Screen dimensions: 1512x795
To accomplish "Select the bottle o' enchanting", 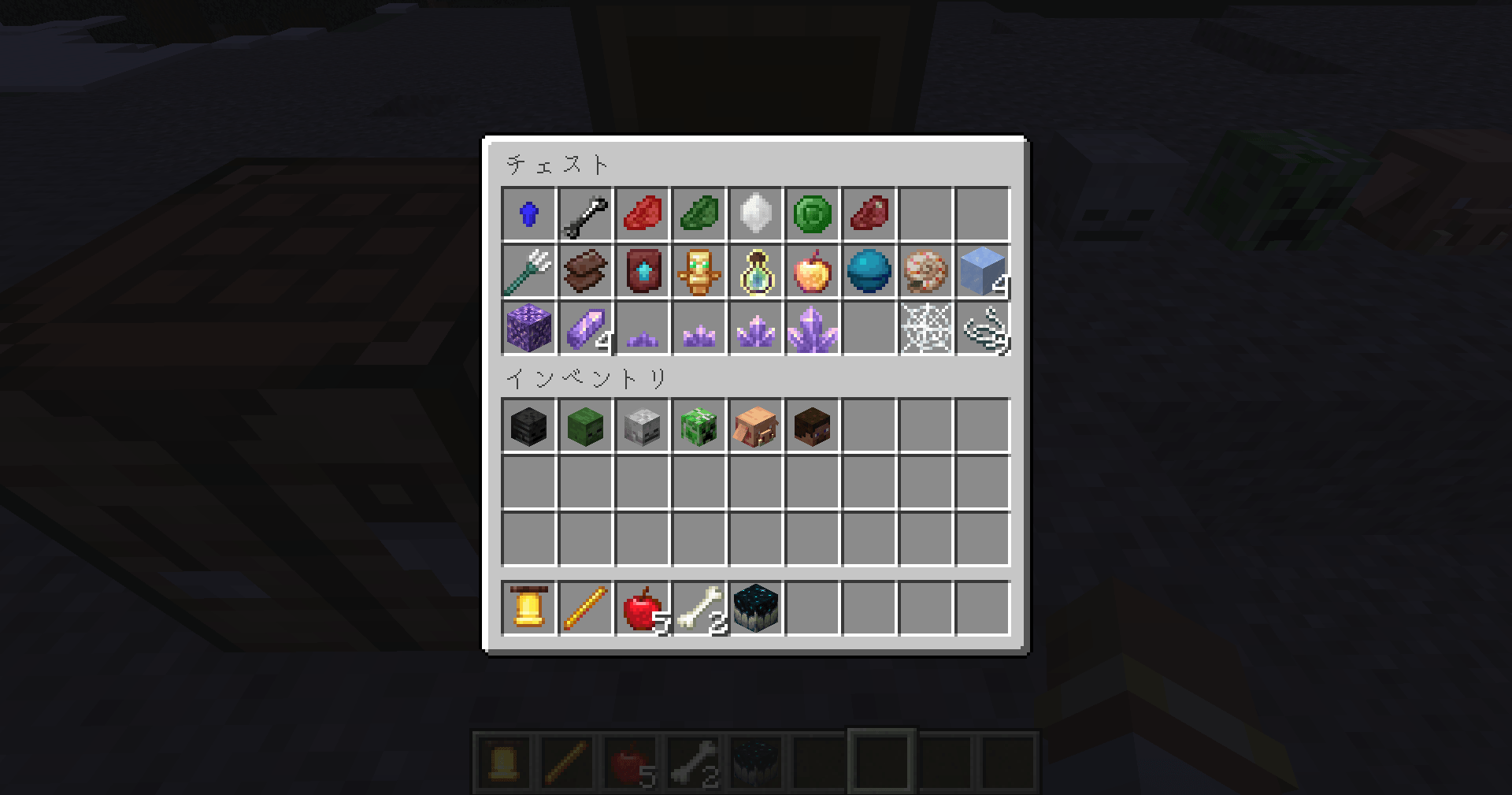I will point(756,271).
